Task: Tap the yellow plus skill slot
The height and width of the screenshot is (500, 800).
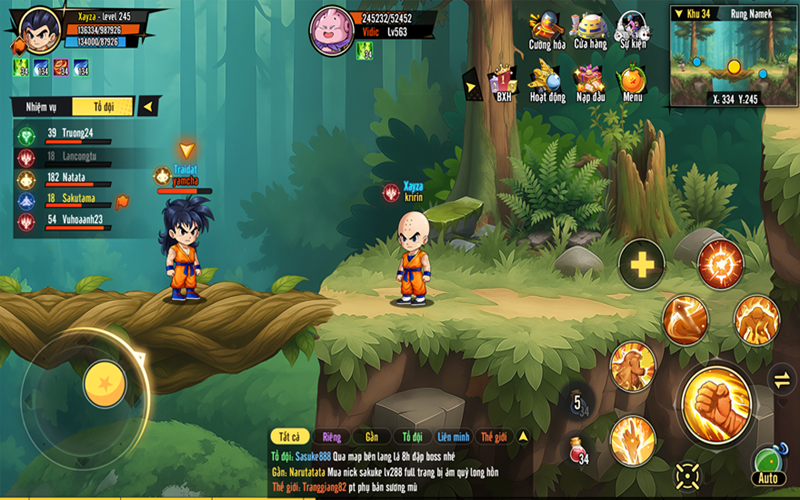Action: (641, 265)
